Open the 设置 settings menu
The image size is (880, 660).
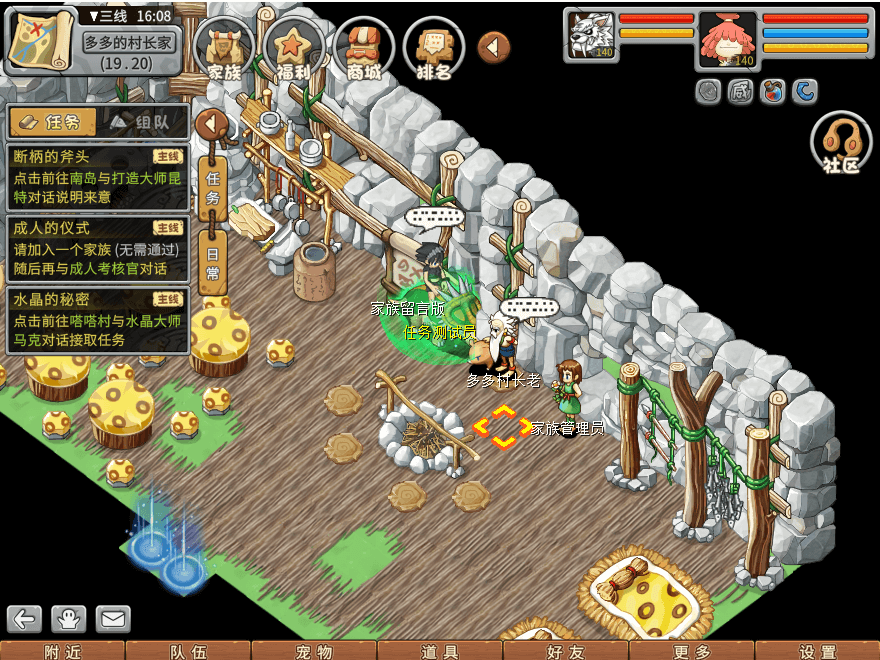pos(818,651)
